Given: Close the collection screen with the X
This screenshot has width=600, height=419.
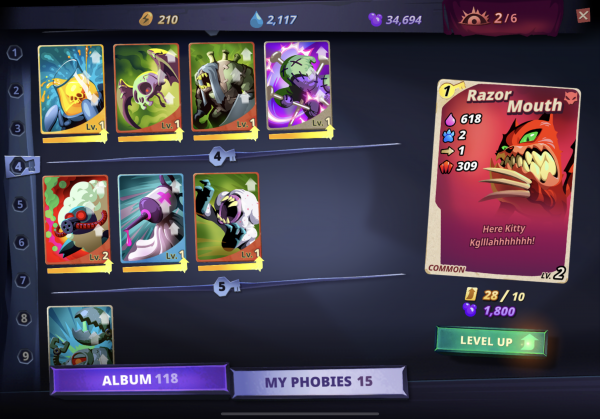Looking at the screenshot, I should [583, 15].
